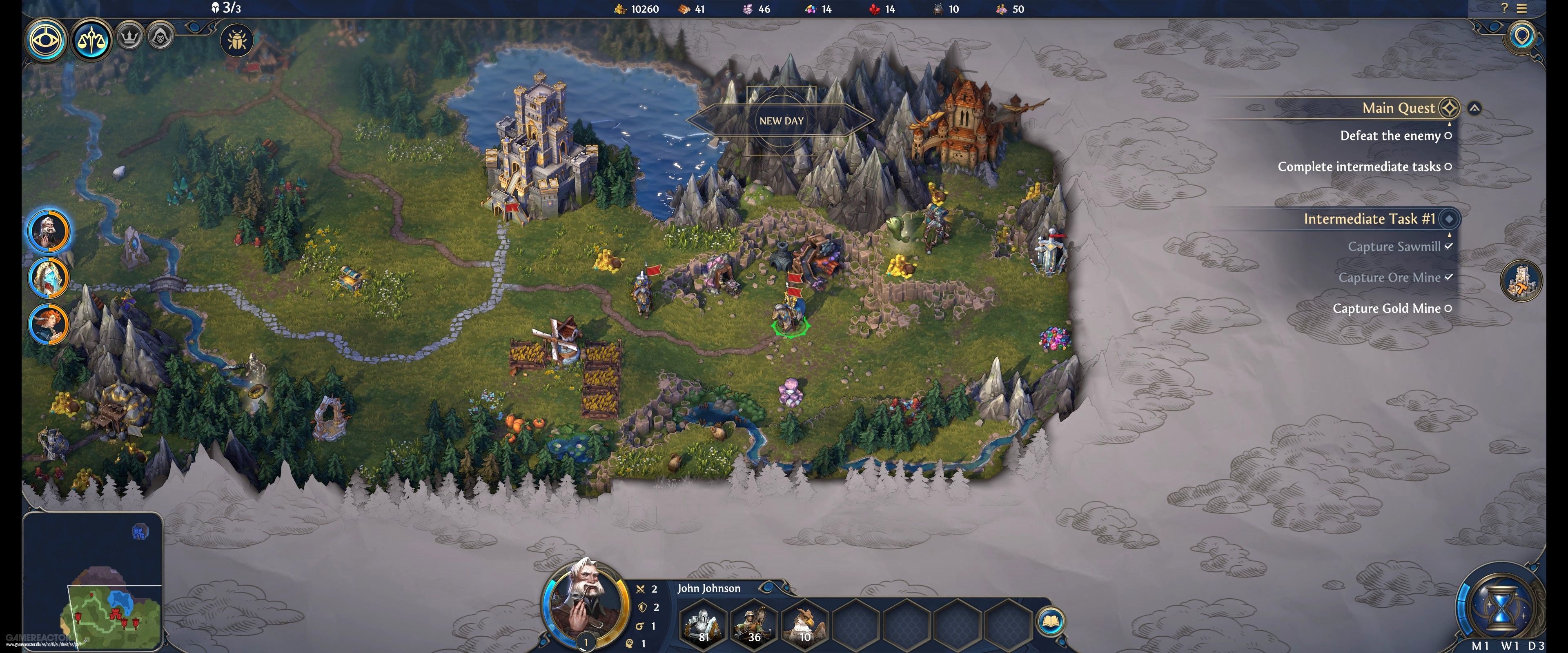Image resolution: width=1568 pixels, height=653 pixels.
Task: Open the minimap
Action: coord(93,581)
